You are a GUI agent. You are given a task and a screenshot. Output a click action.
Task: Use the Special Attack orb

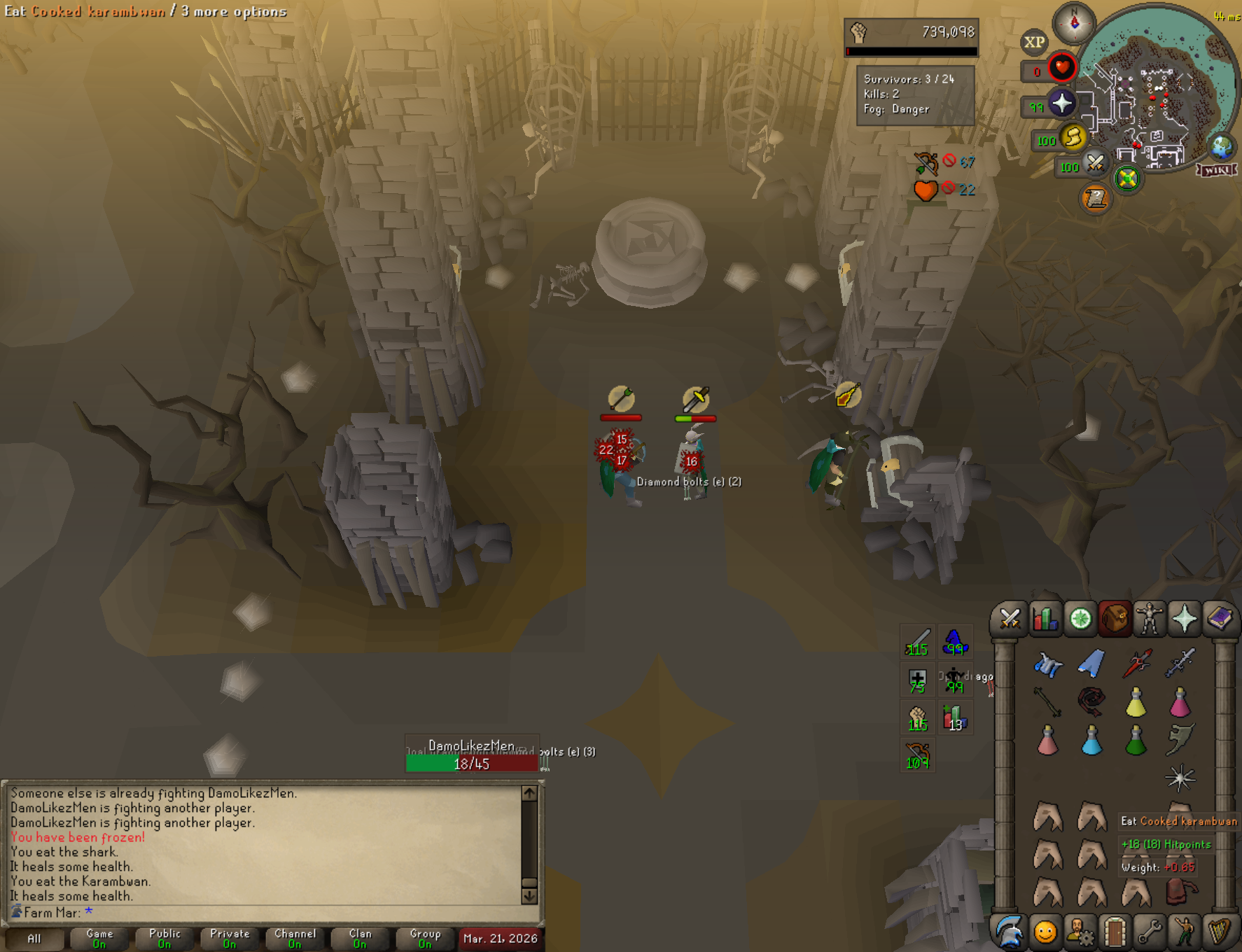(x=1096, y=164)
